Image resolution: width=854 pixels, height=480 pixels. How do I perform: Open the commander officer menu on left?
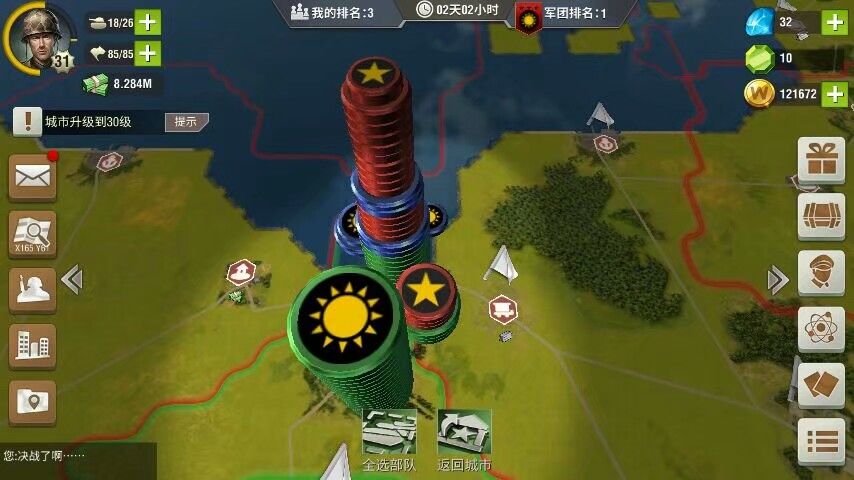[32, 291]
